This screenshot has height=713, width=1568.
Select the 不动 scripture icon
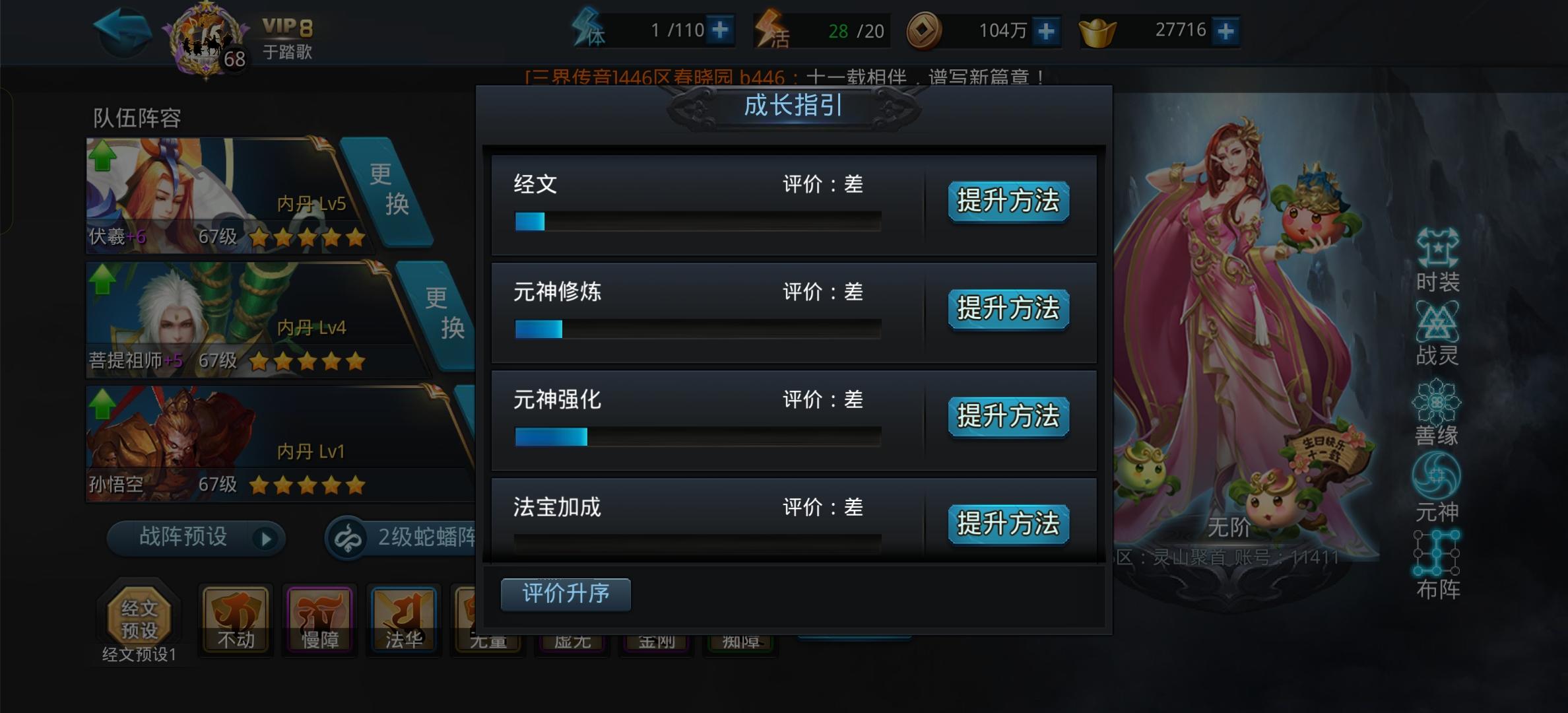[235, 619]
